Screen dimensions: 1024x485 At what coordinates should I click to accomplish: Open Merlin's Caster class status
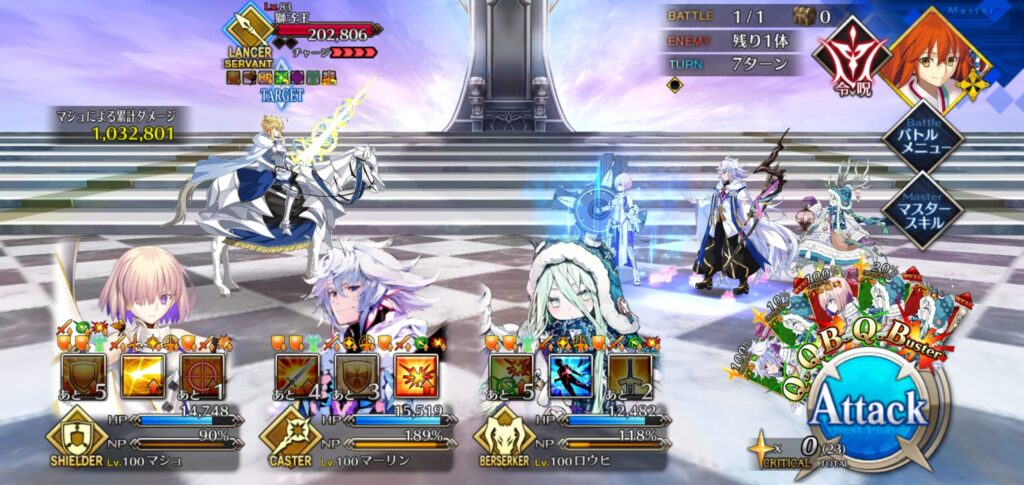coord(290,436)
